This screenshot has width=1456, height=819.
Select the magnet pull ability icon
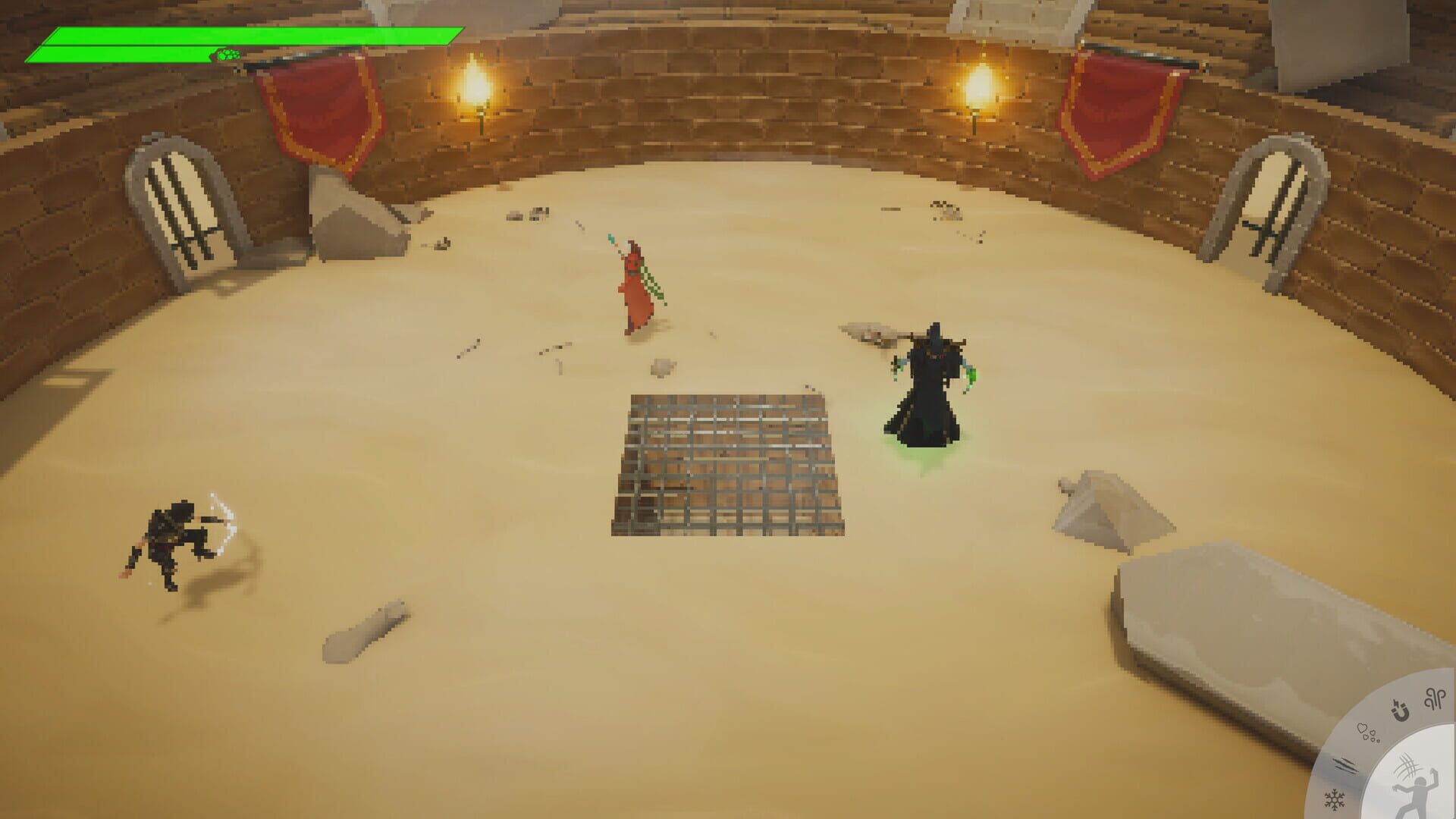click(1401, 709)
